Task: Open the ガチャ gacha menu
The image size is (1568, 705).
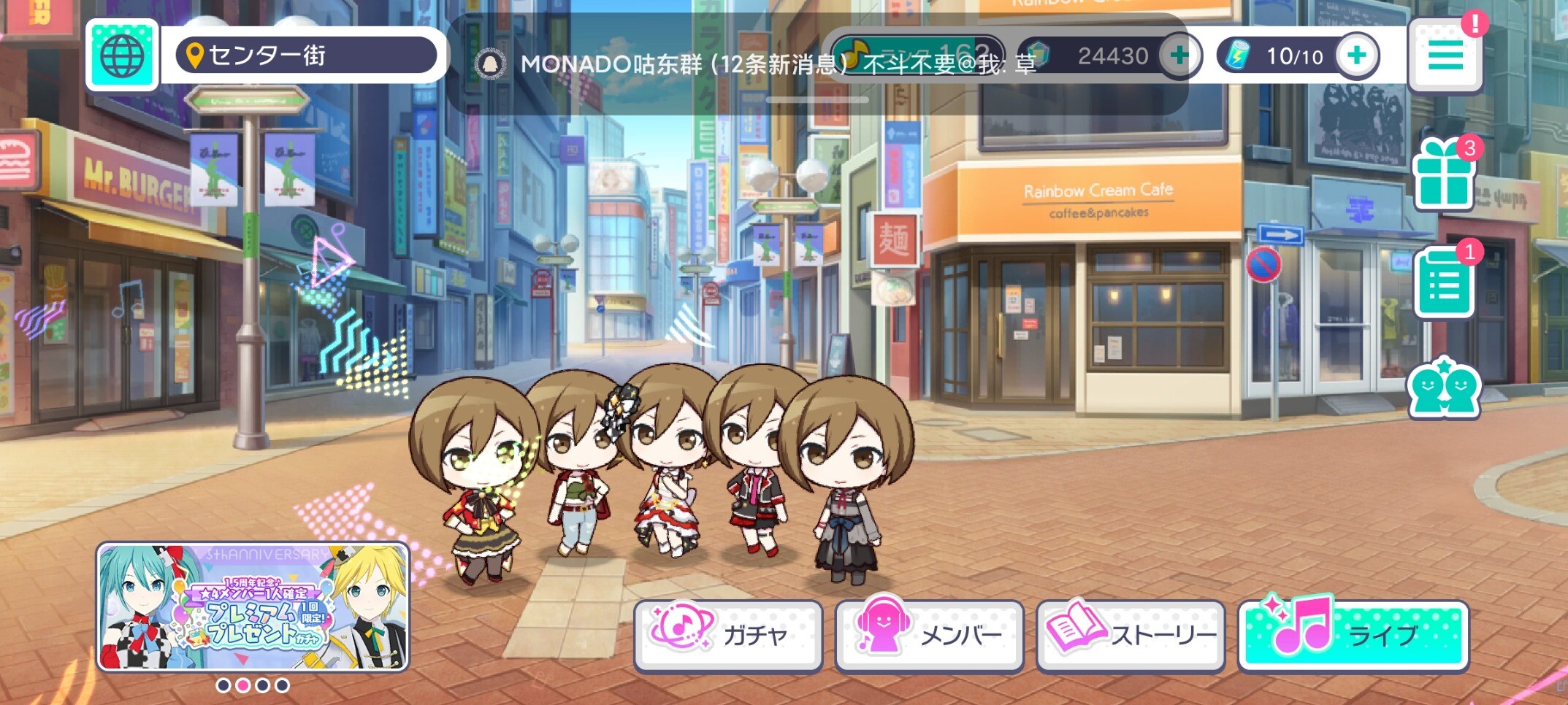Action: (x=728, y=635)
